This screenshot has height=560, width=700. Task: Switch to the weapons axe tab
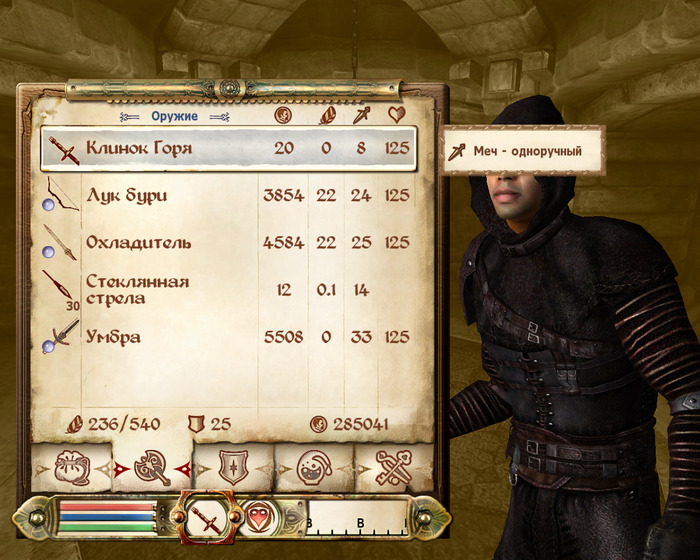click(x=153, y=467)
